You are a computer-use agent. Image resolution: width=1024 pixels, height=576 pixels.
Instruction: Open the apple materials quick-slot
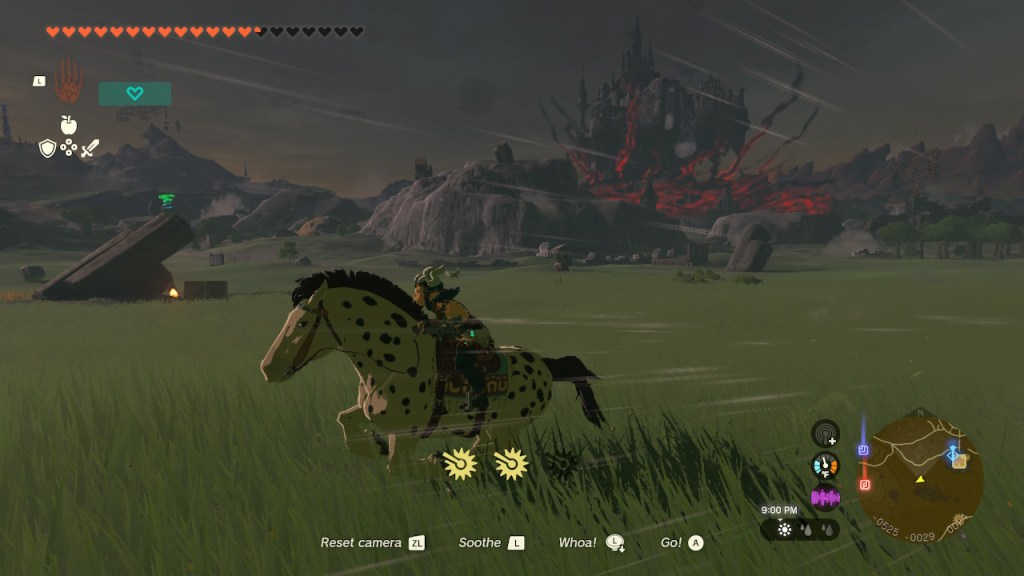(x=68, y=125)
